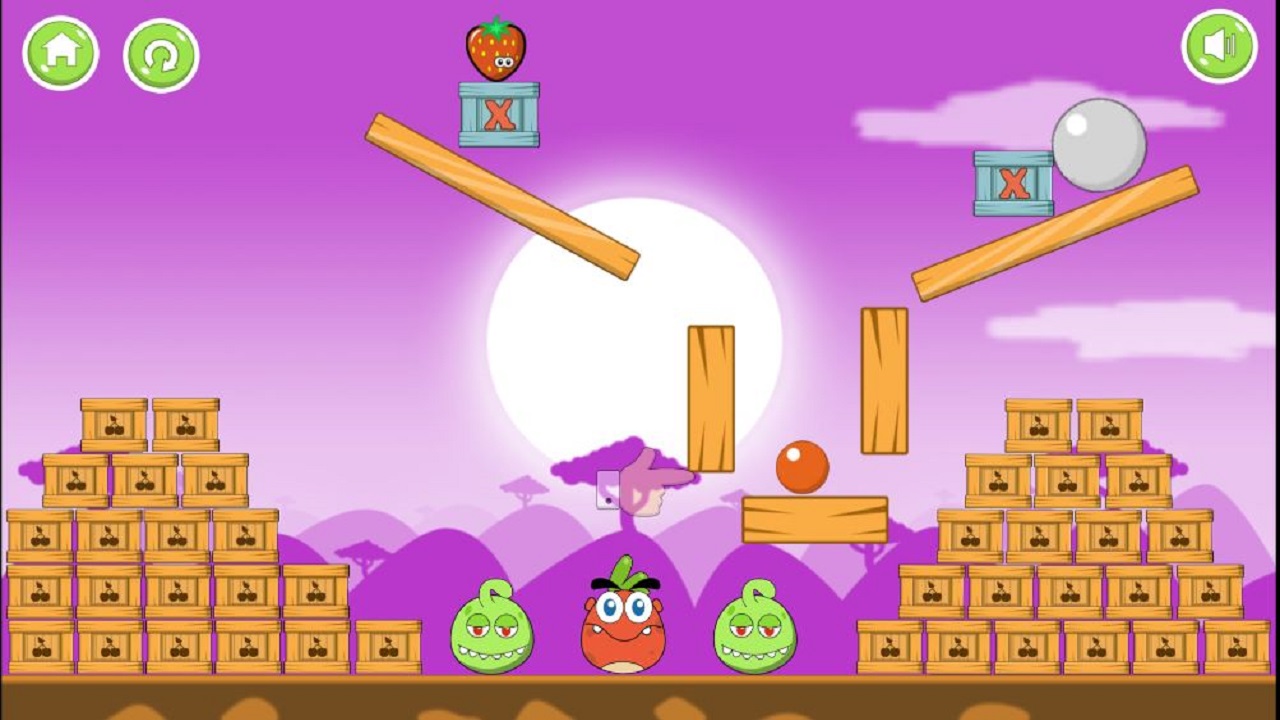Image resolution: width=1280 pixels, height=720 pixels.
Task: Toggle audio off using the sound button
Action: (x=1218, y=46)
